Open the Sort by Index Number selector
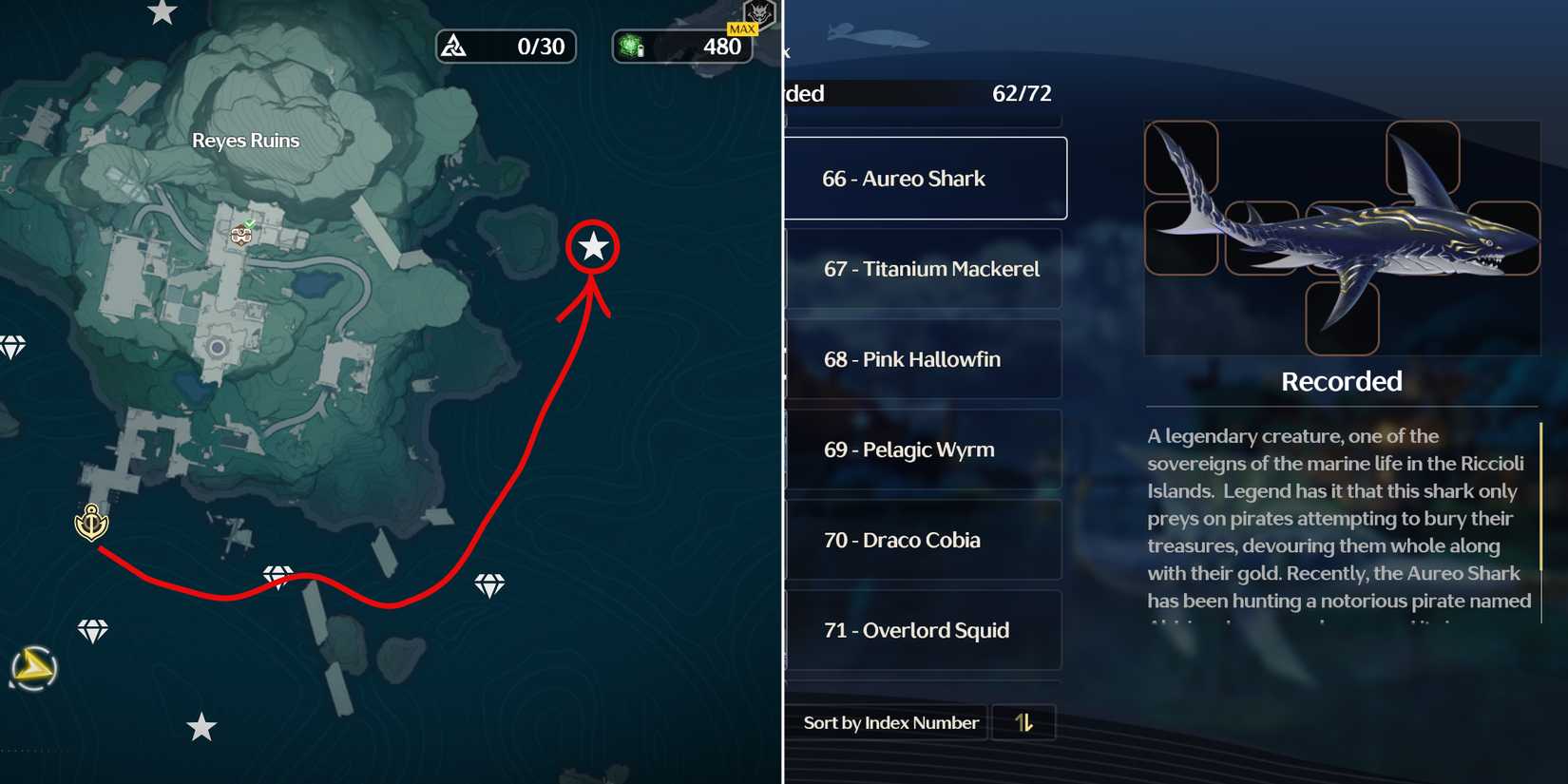This screenshot has width=1568, height=784. pyautogui.click(x=890, y=722)
